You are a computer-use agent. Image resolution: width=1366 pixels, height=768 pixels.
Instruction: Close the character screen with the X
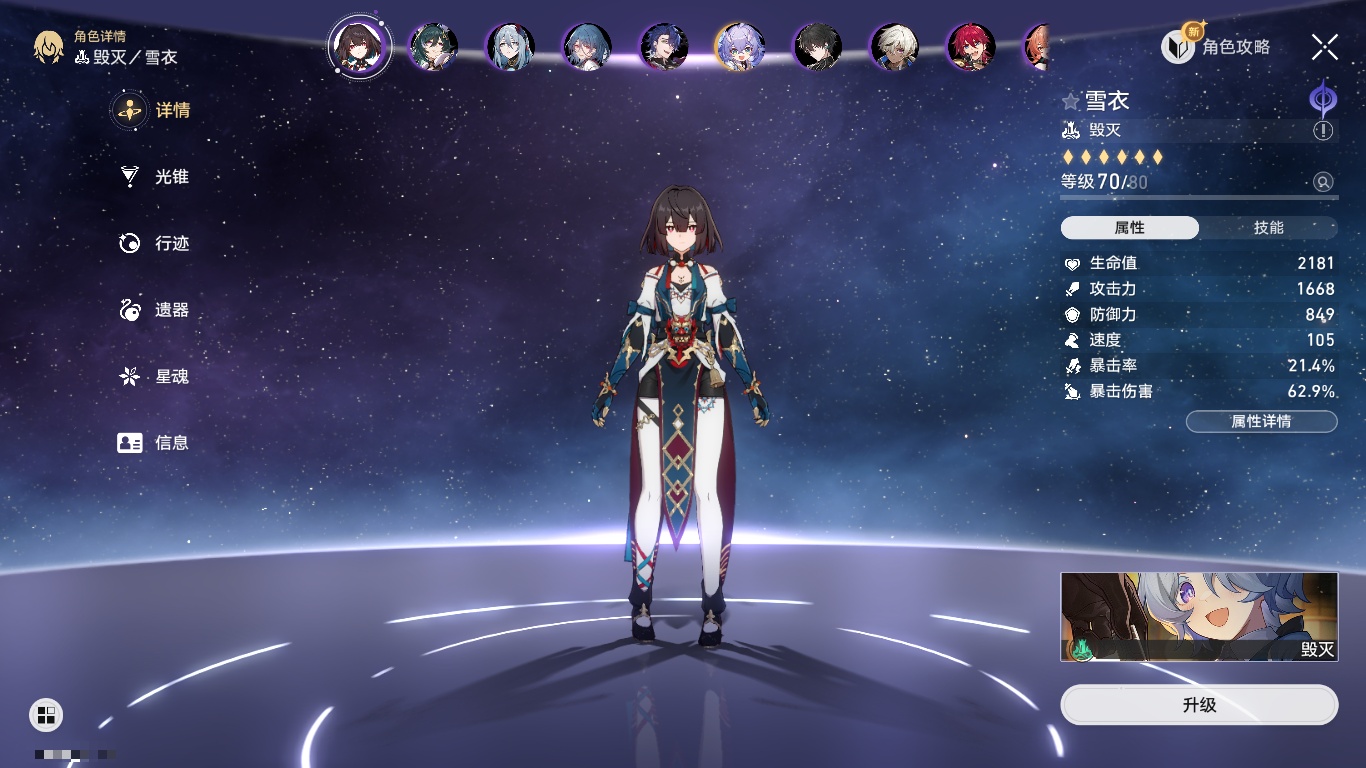pos(1325,46)
